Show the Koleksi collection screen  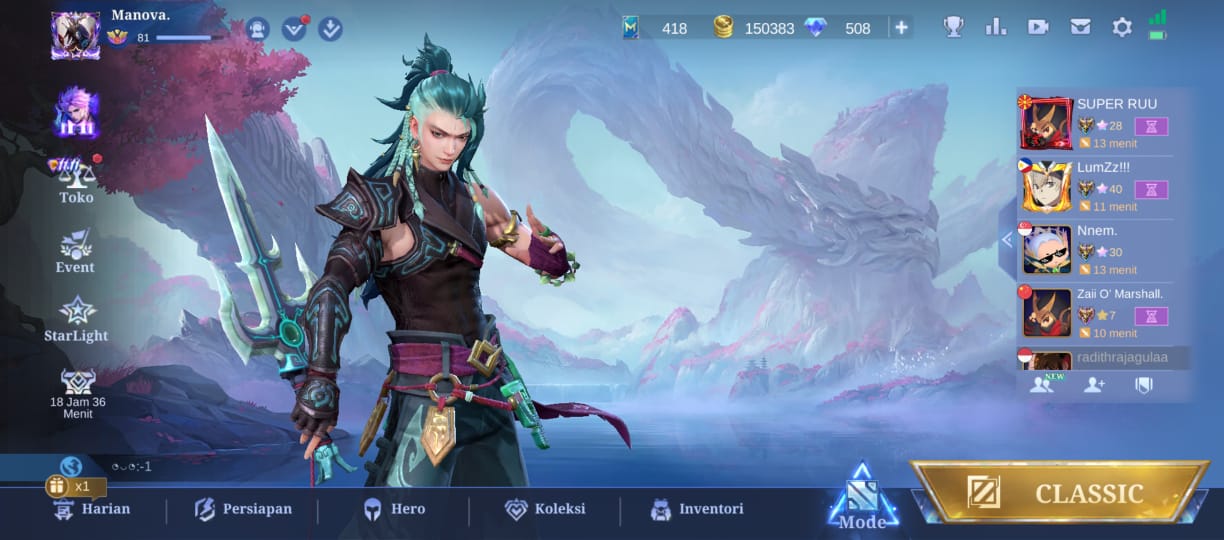[545, 509]
